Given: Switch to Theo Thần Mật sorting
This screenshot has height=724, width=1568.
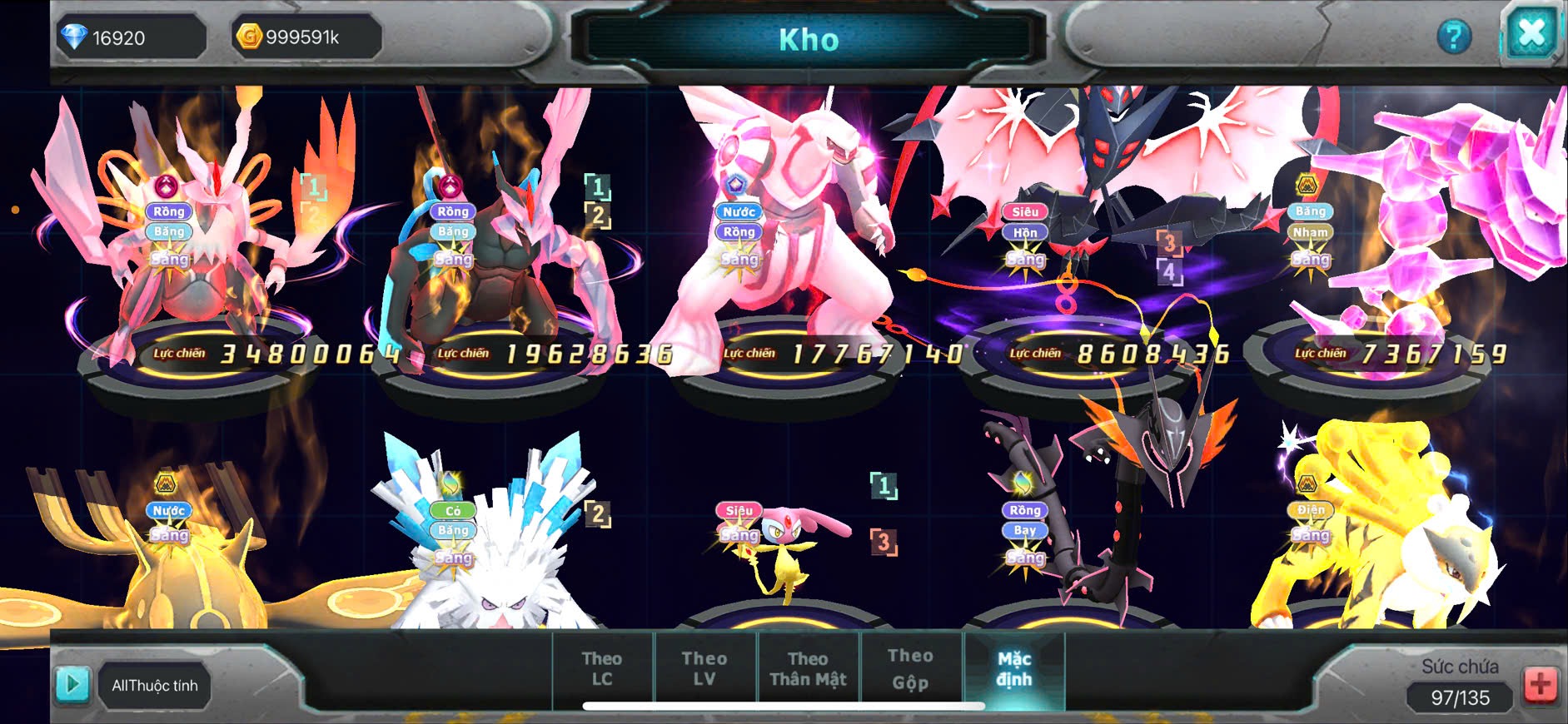Looking at the screenshot, I should (x=808, y=669).
